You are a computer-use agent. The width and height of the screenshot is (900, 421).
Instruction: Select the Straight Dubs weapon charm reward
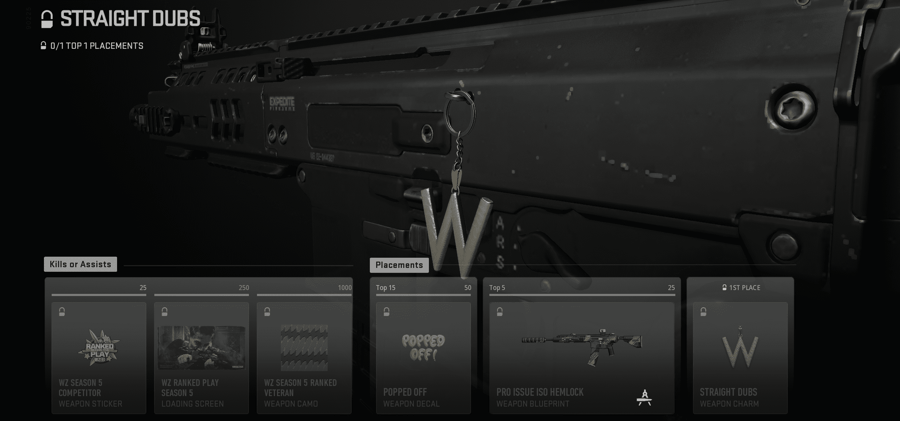coord(741,355)
